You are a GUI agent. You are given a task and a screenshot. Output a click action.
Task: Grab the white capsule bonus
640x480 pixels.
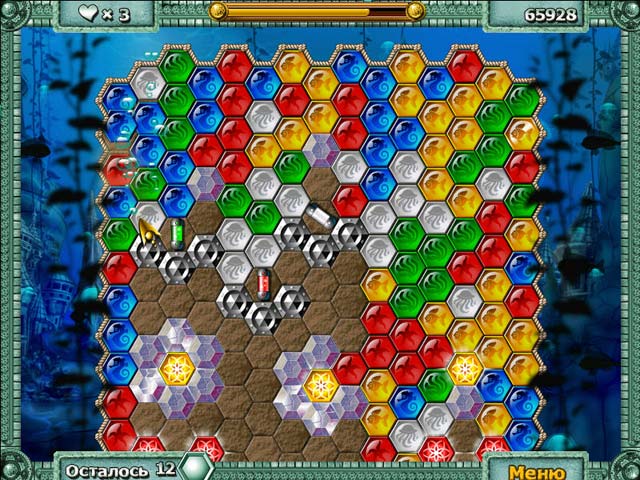(x=317, y=216)
